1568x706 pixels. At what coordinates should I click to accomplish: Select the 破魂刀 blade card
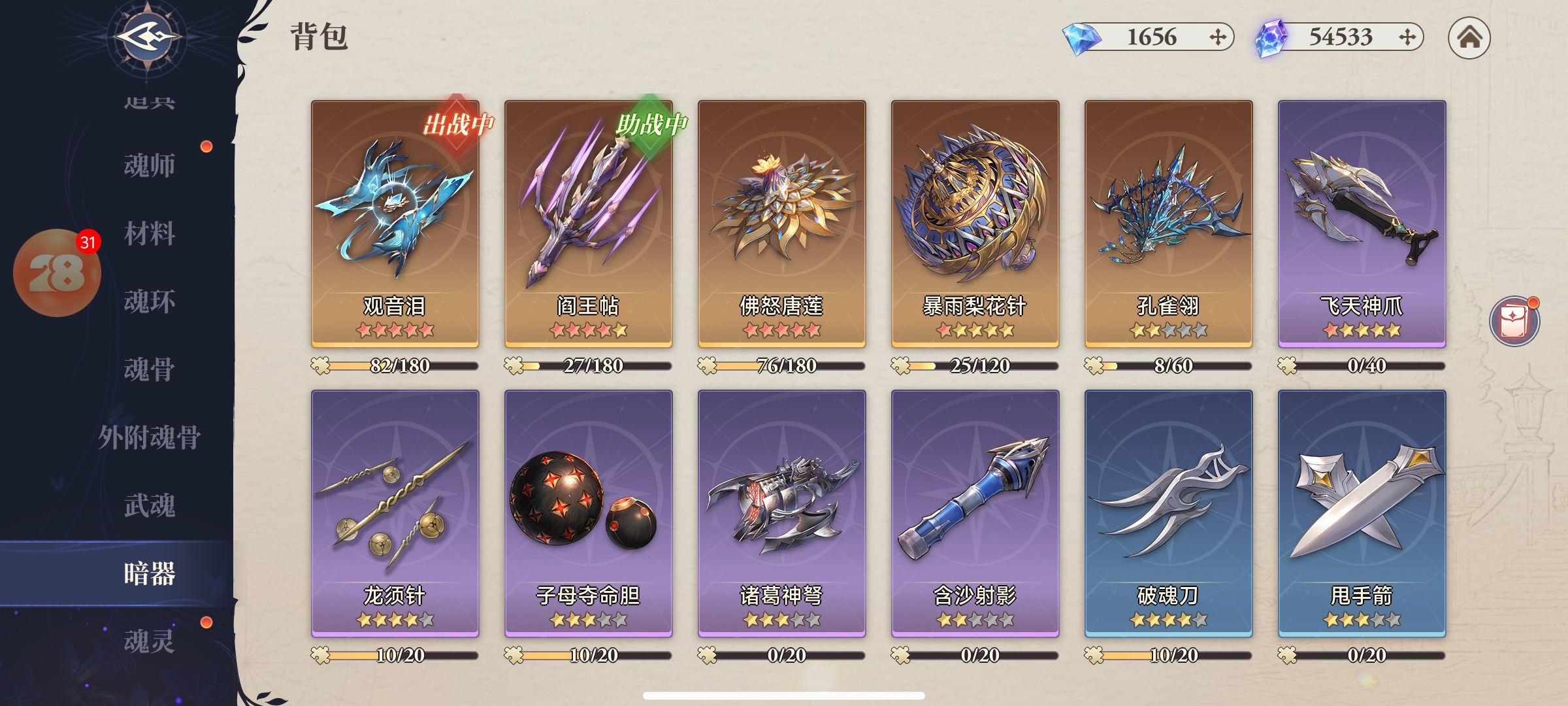(1168, 513)
